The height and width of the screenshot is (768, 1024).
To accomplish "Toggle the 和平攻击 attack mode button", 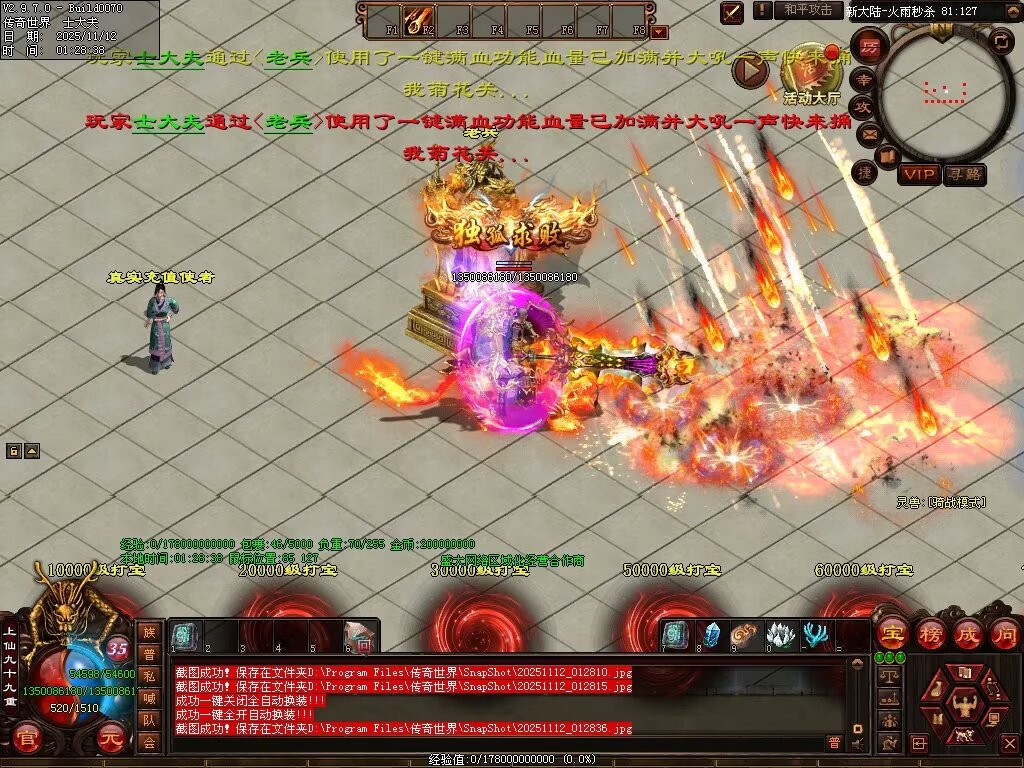I will 807,10.
